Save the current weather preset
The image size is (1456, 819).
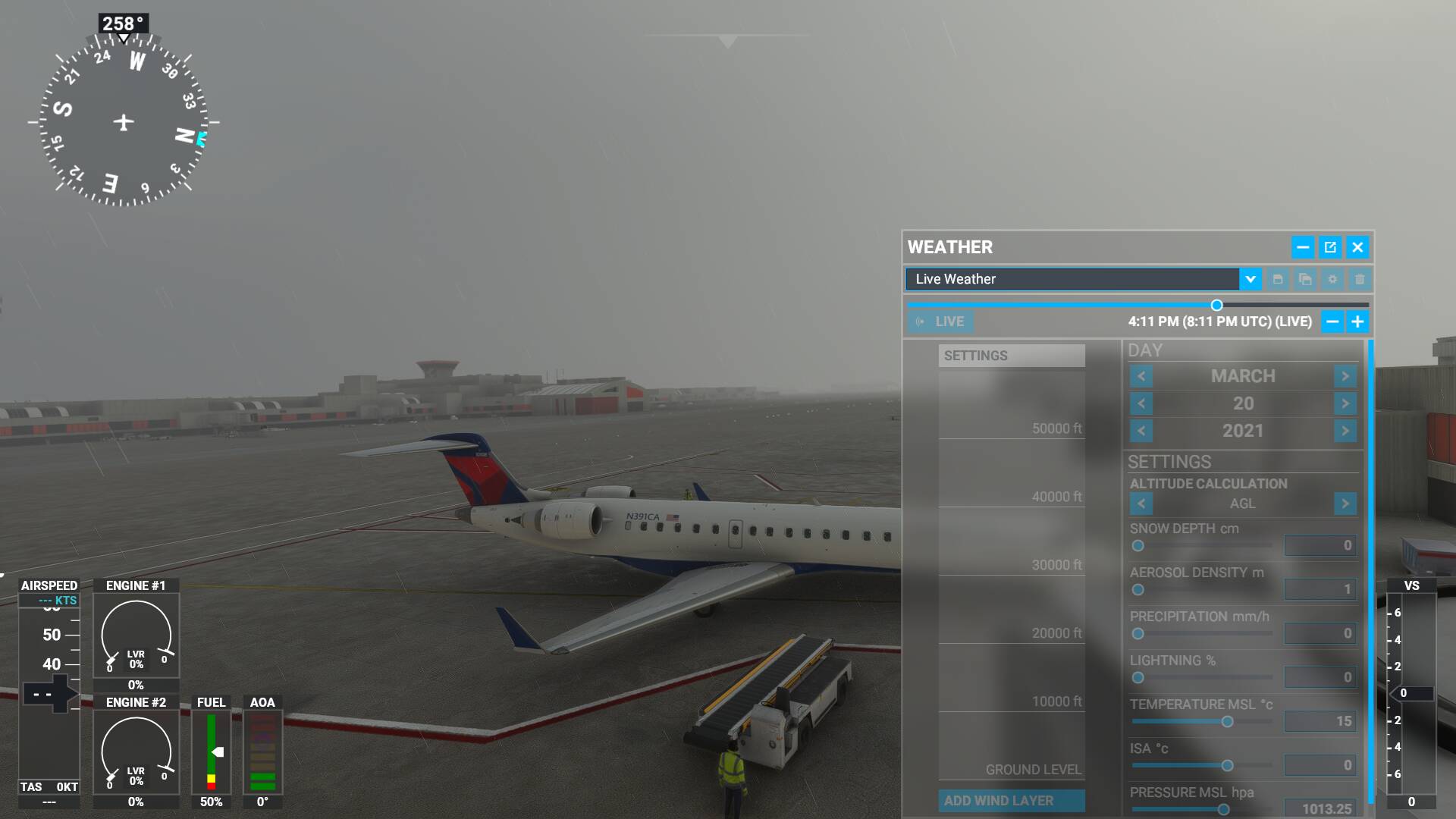tap(1279, 279)
